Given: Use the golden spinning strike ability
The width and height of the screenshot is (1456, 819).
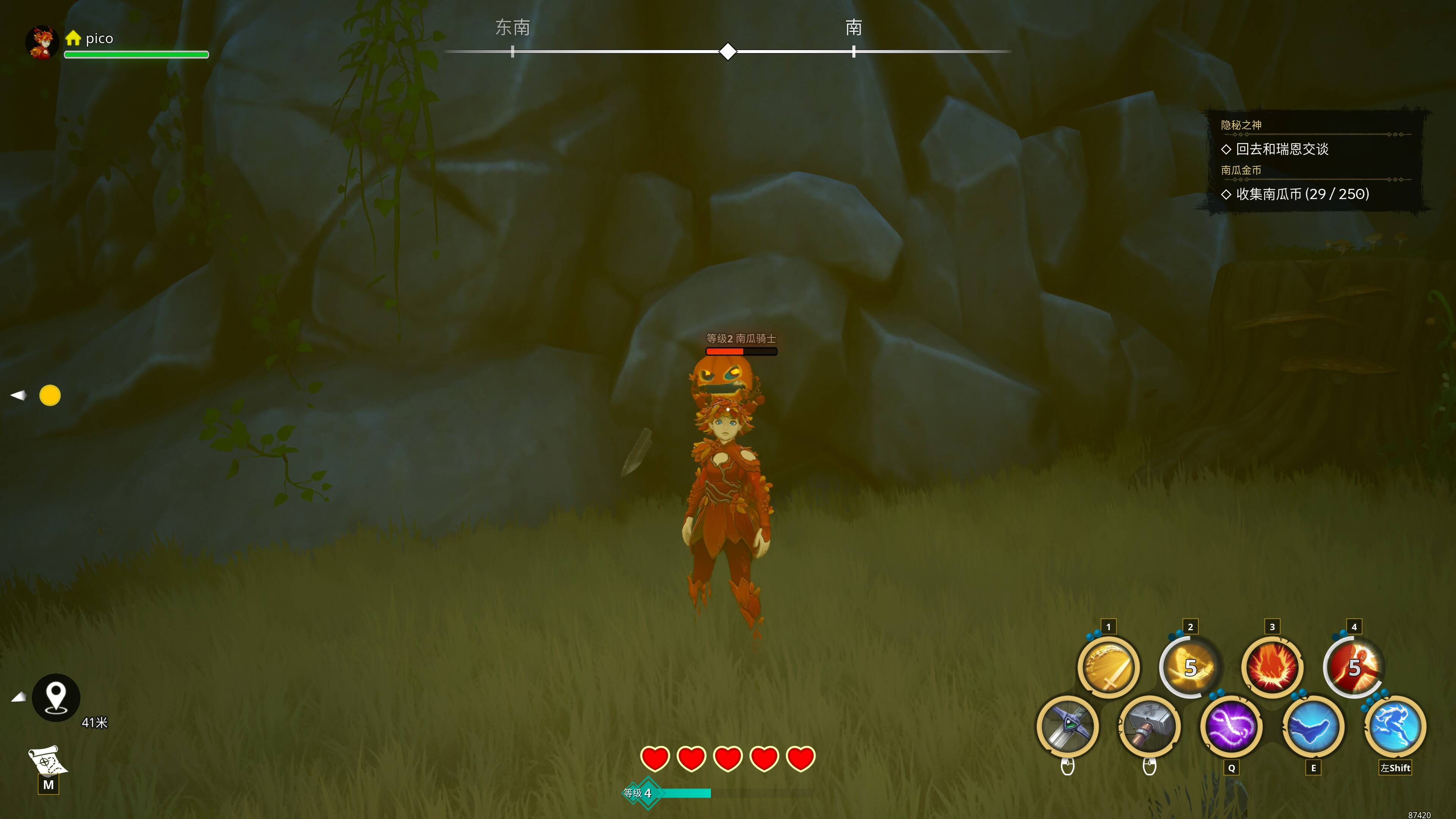Looking at the screenshot, I should click(x=1190, y=667).
